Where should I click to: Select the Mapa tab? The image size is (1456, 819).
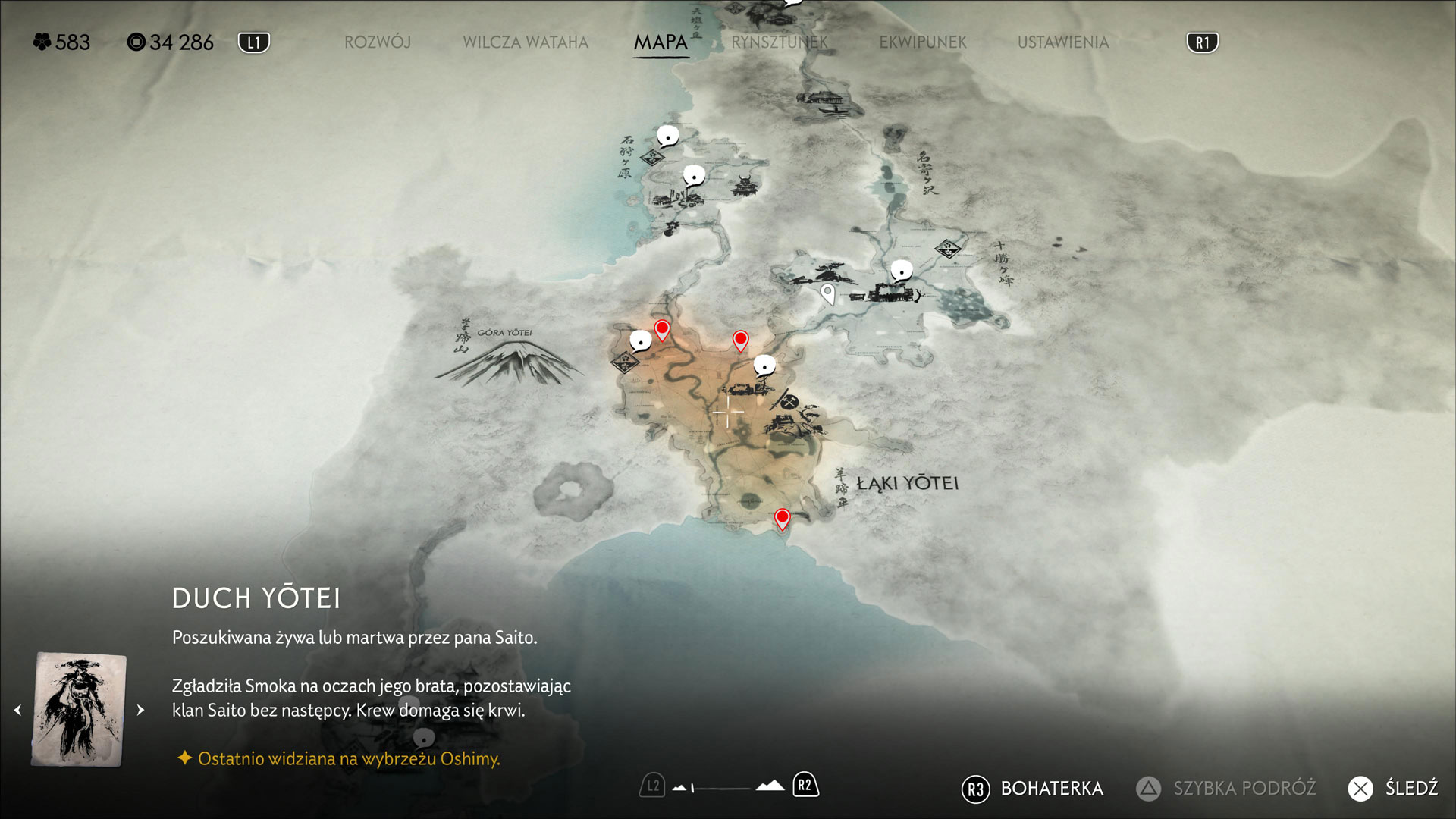point(661,42)
